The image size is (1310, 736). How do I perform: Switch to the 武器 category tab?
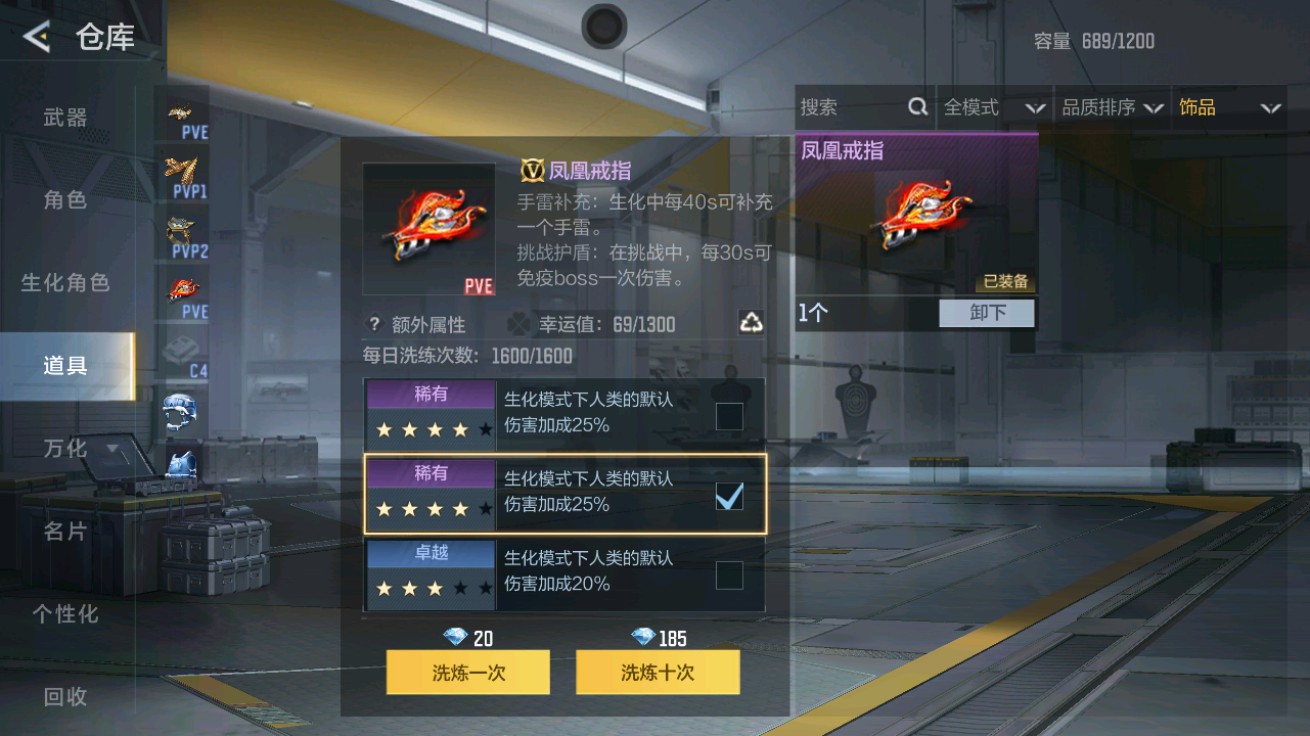point(66,117)
